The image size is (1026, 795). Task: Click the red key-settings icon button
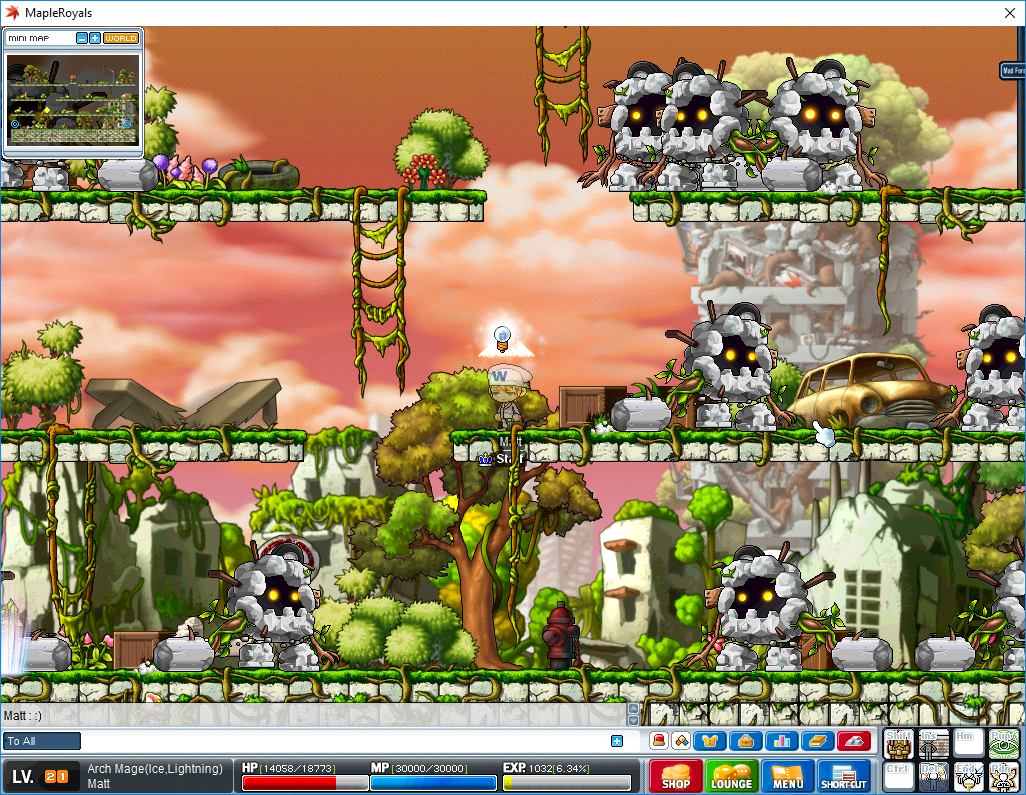point(853,741)
